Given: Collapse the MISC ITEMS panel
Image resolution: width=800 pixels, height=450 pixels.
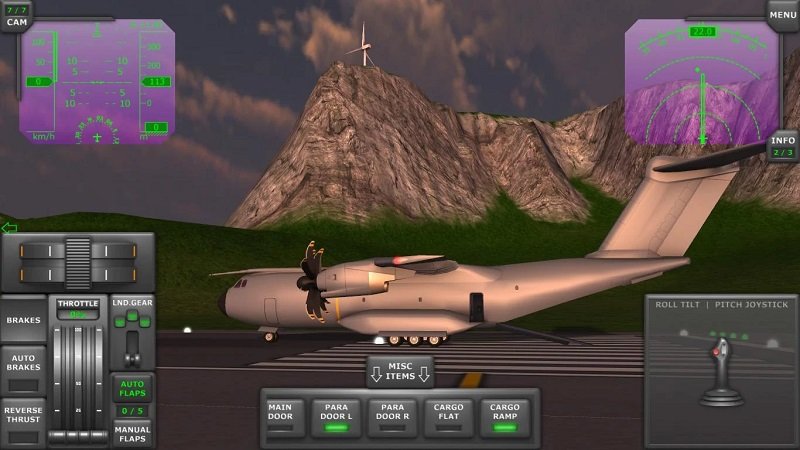Looking at the screenshot, I should 400,372.
